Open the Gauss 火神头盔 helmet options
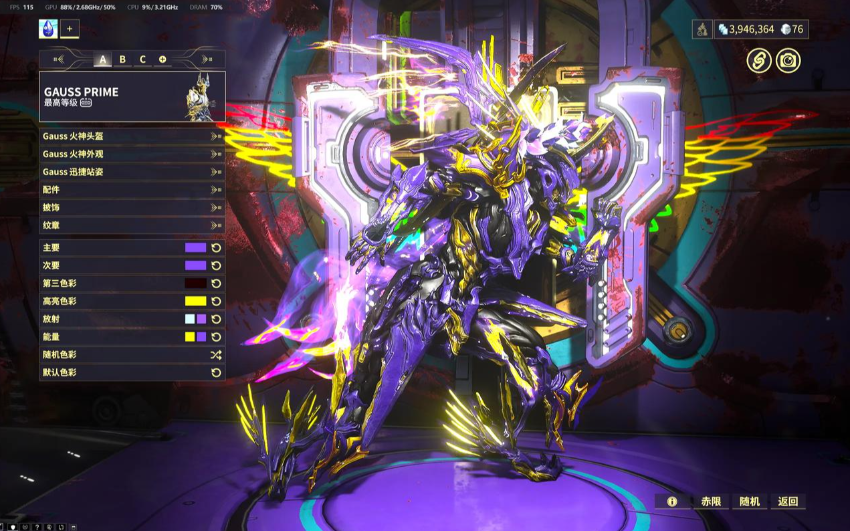 [132, 137]
